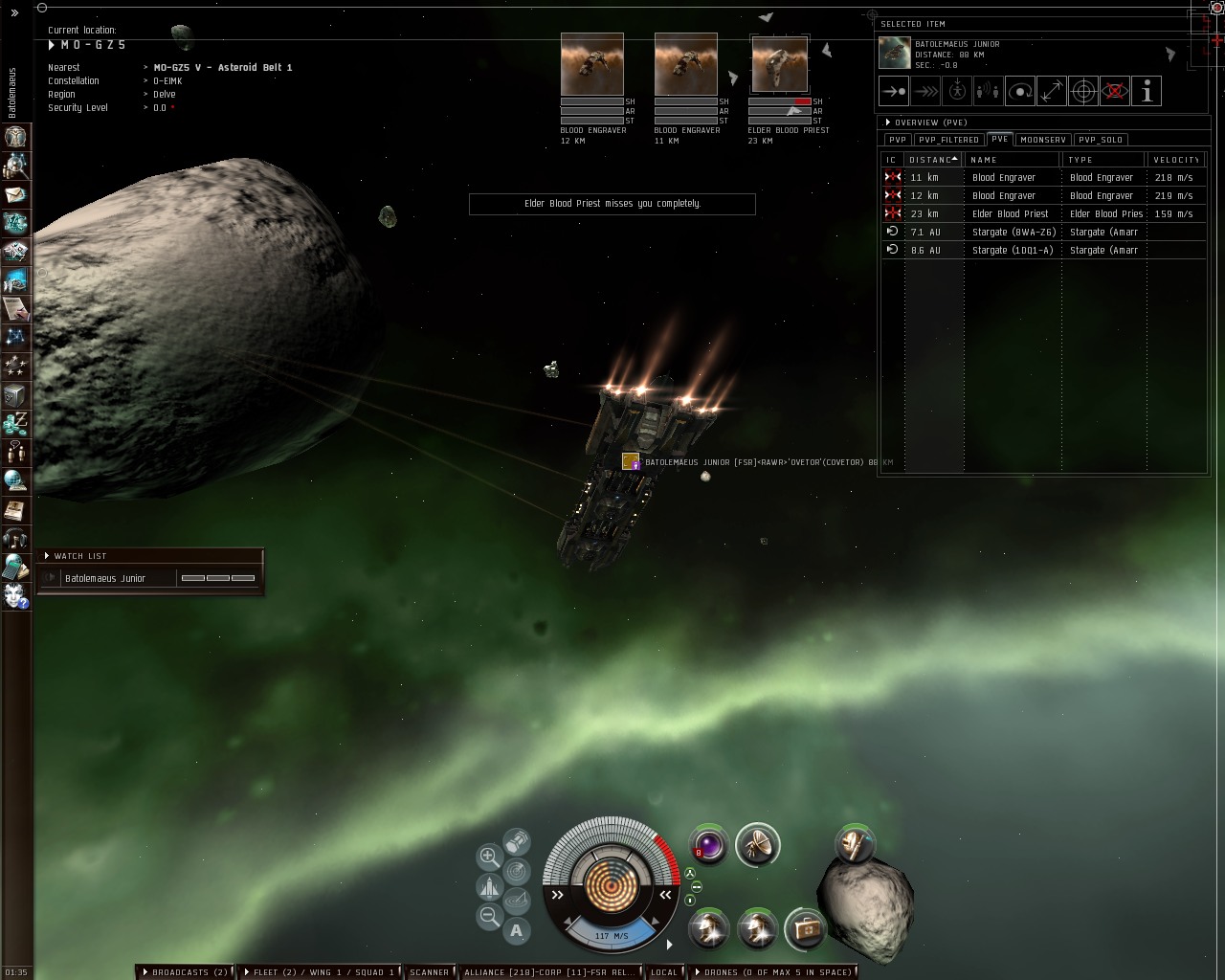Open the mail envelope in the sidebar
The height and width of the screenshot is (980, 1225).
[16, 194]
